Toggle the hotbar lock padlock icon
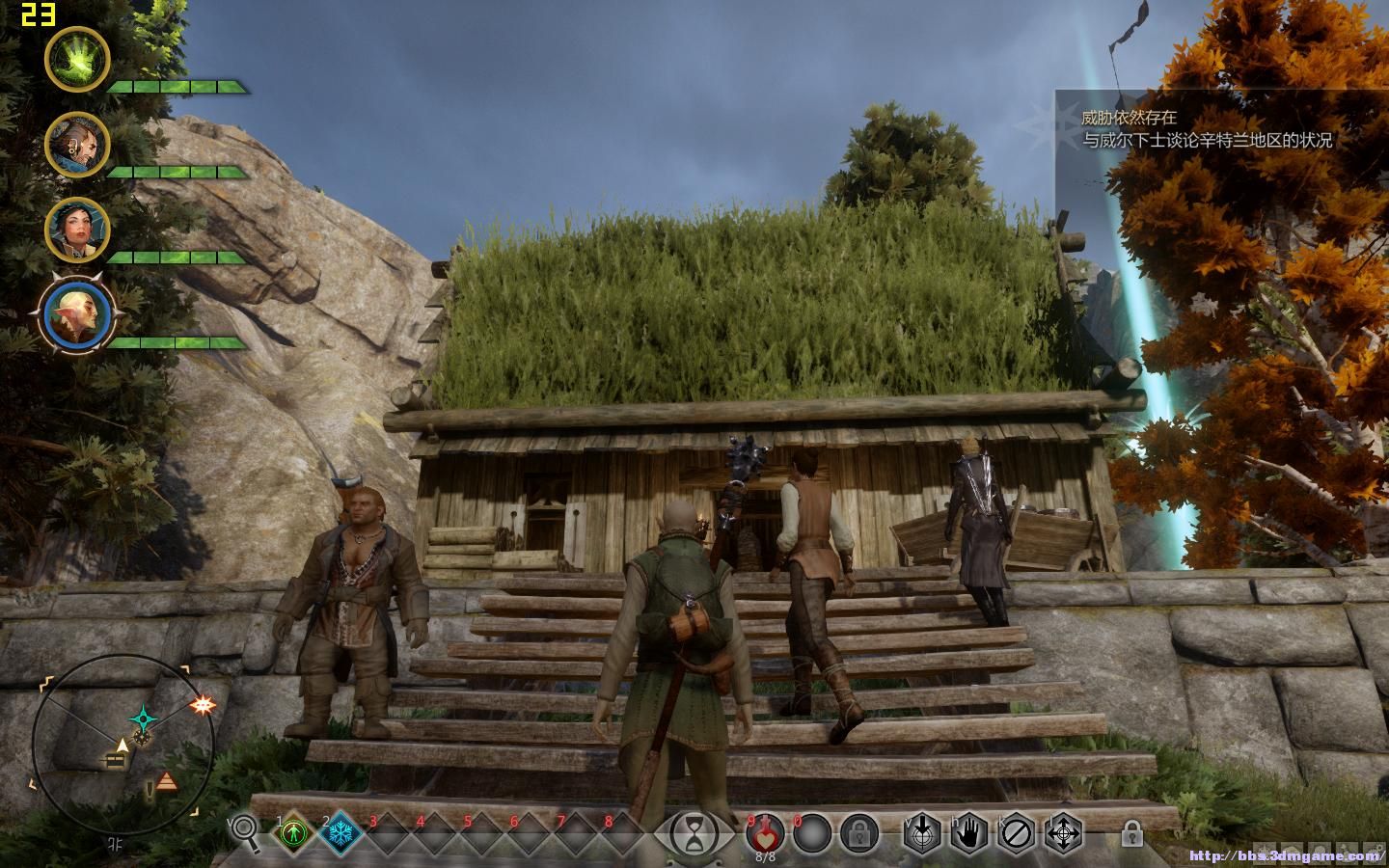This screenshot has width=1389, height=868. point(1131,831)
